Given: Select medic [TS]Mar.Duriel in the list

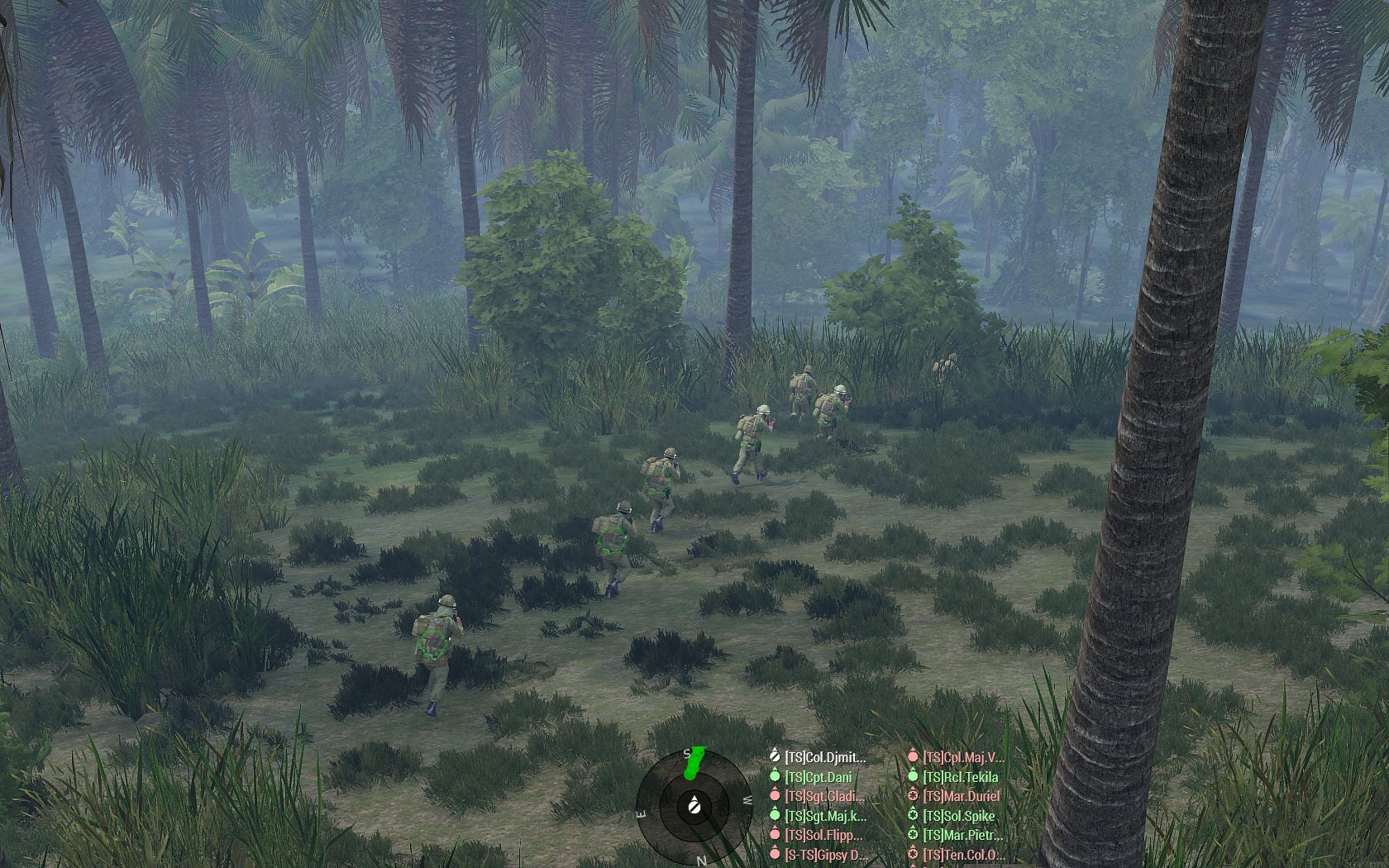Looking at the screenshot, I should point(961,796).
